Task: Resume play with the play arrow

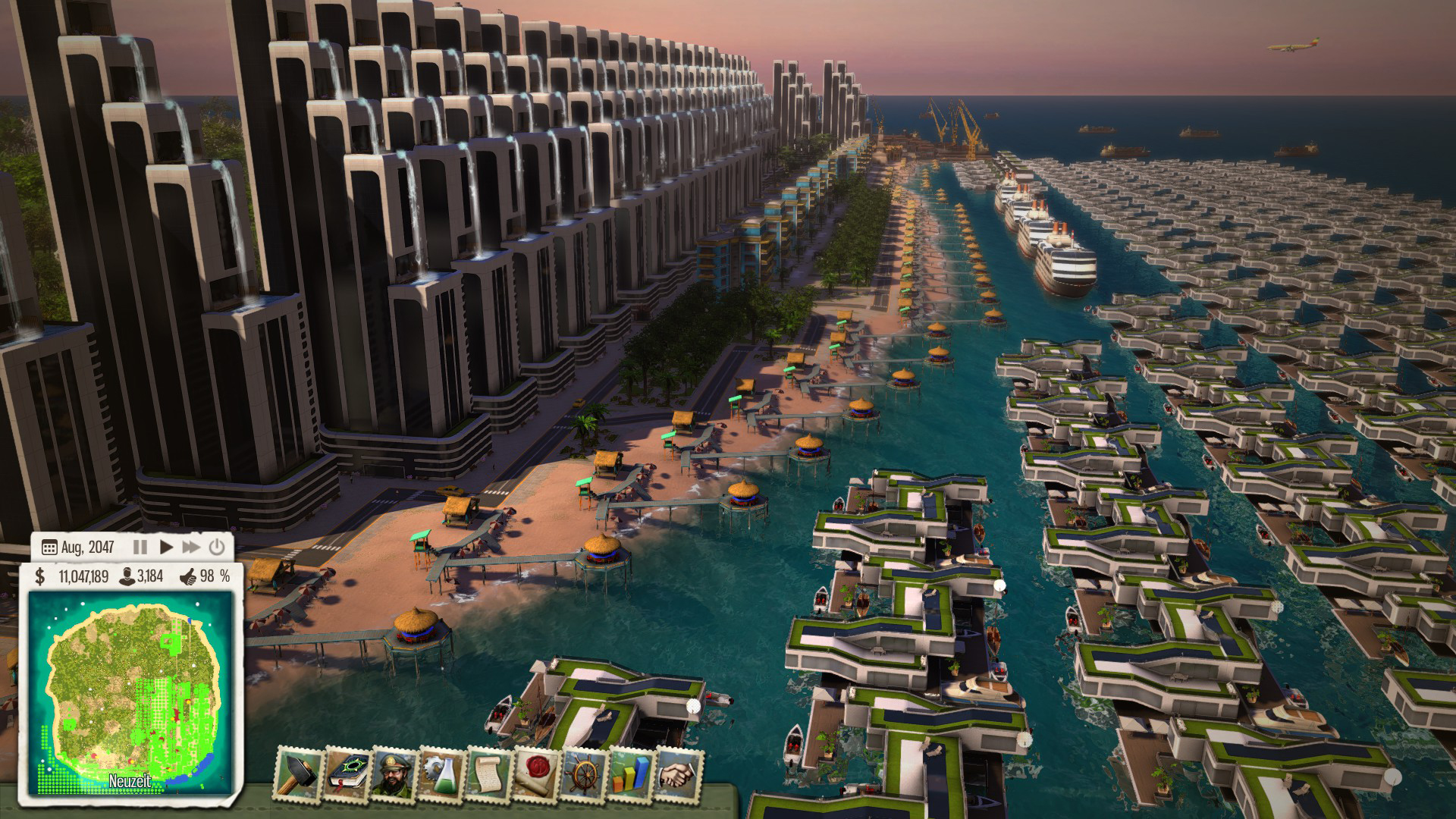Action: point(166,546)
